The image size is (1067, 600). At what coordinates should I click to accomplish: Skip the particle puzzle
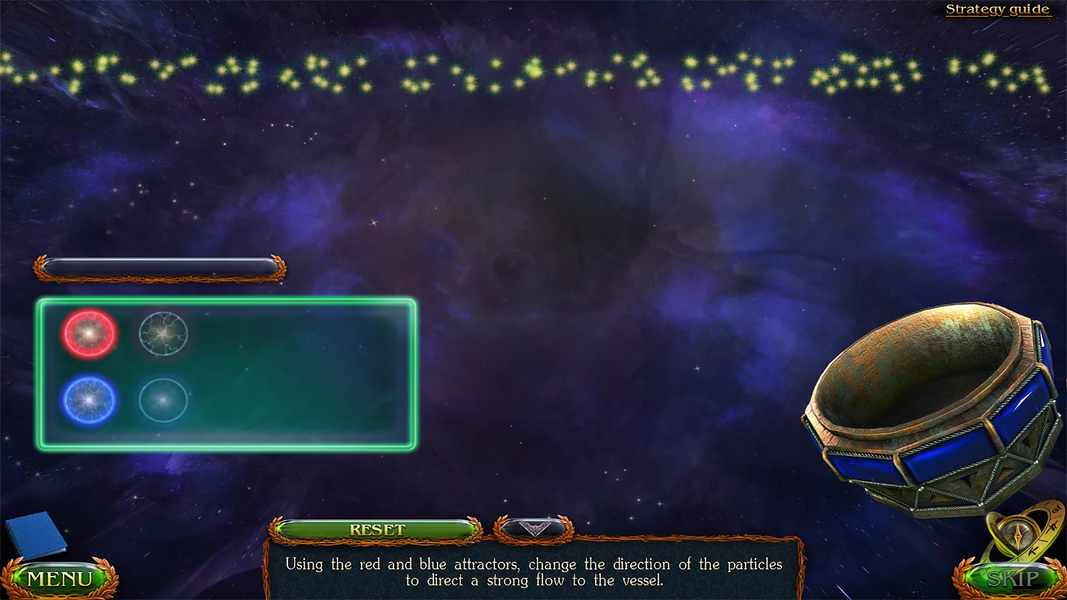click(1011, 579)
